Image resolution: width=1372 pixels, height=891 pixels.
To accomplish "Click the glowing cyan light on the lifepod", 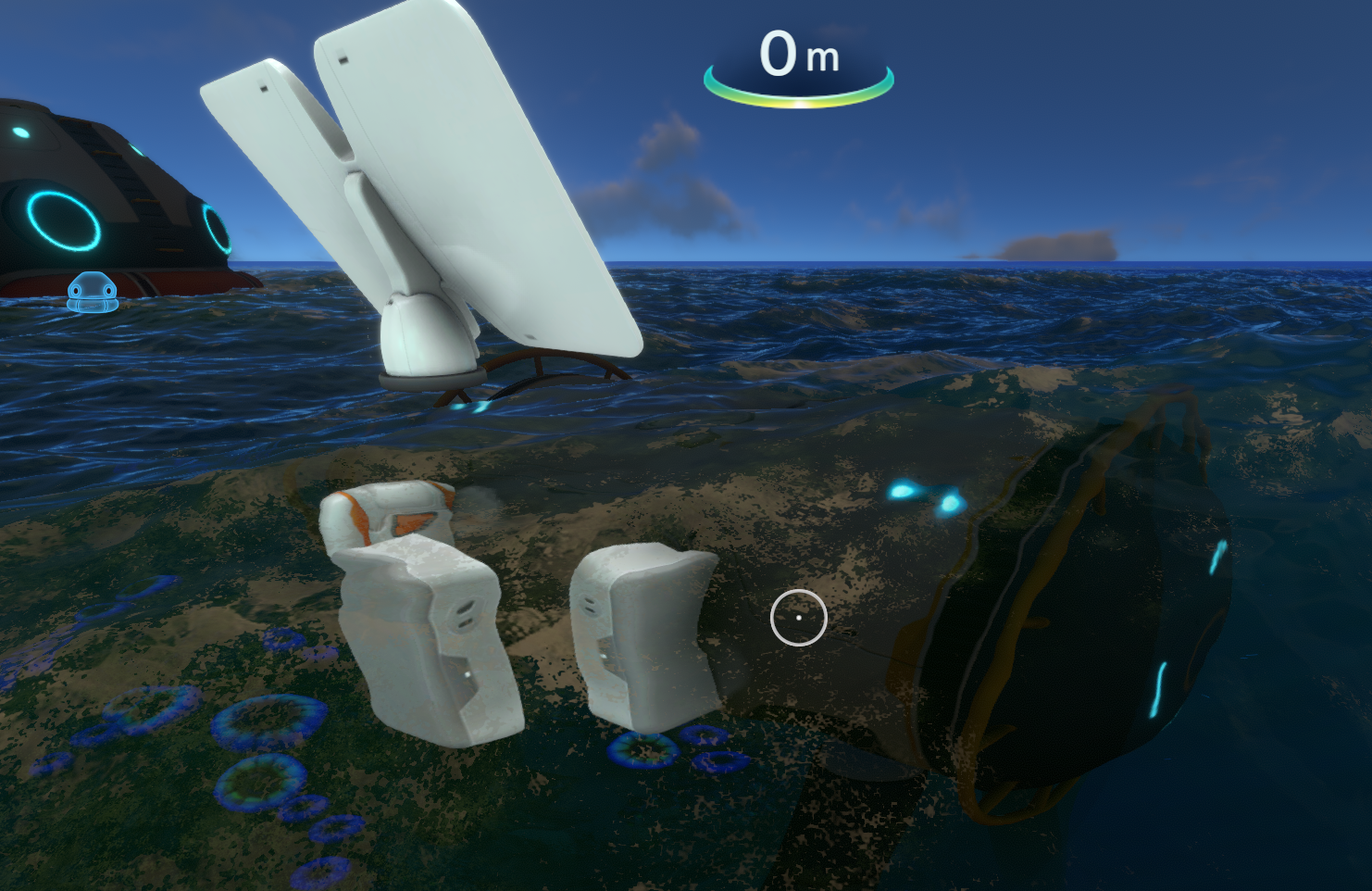I will (x=60, y=220).
